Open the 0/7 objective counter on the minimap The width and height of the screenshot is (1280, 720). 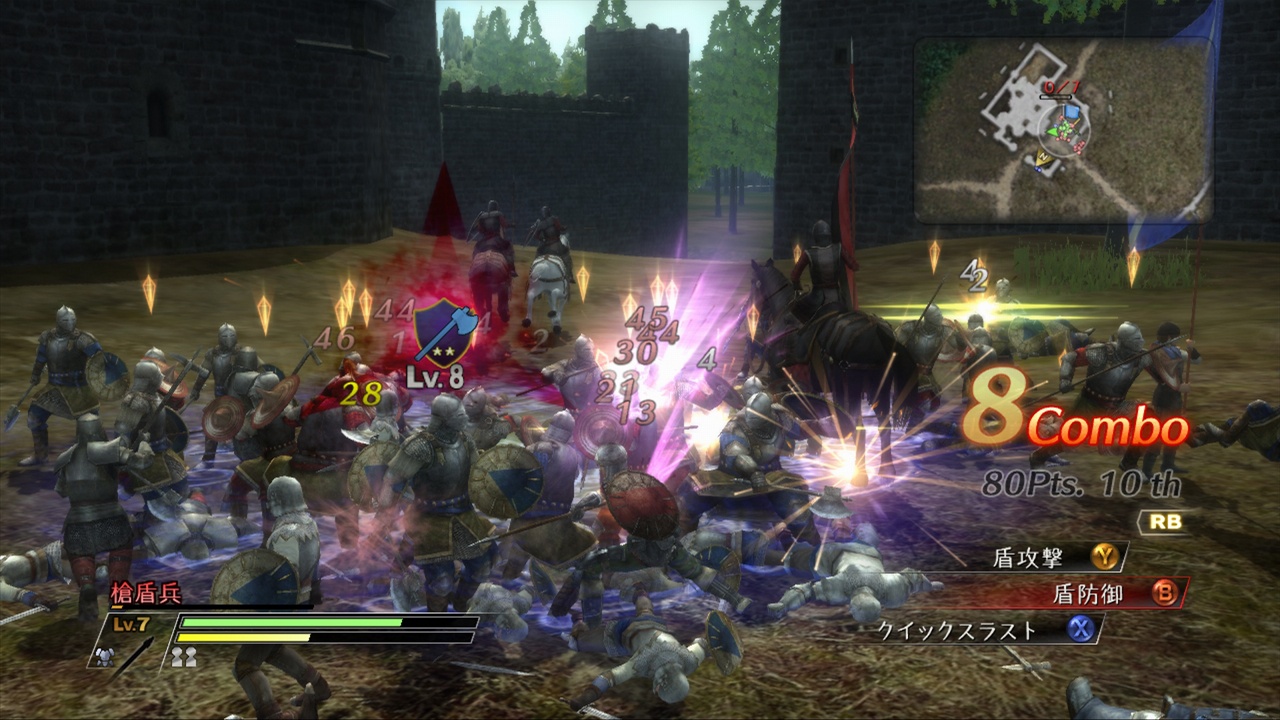tap(1061, 87)
